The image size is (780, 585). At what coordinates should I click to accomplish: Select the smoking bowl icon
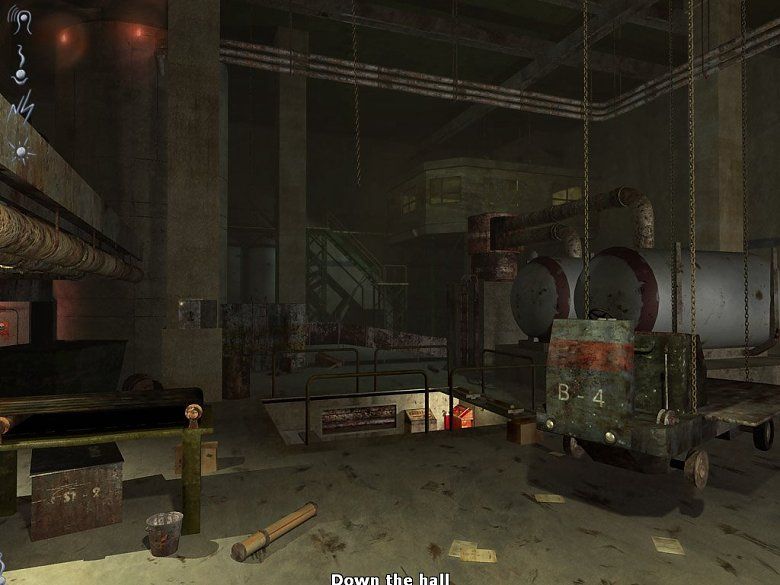coord(19,68)
